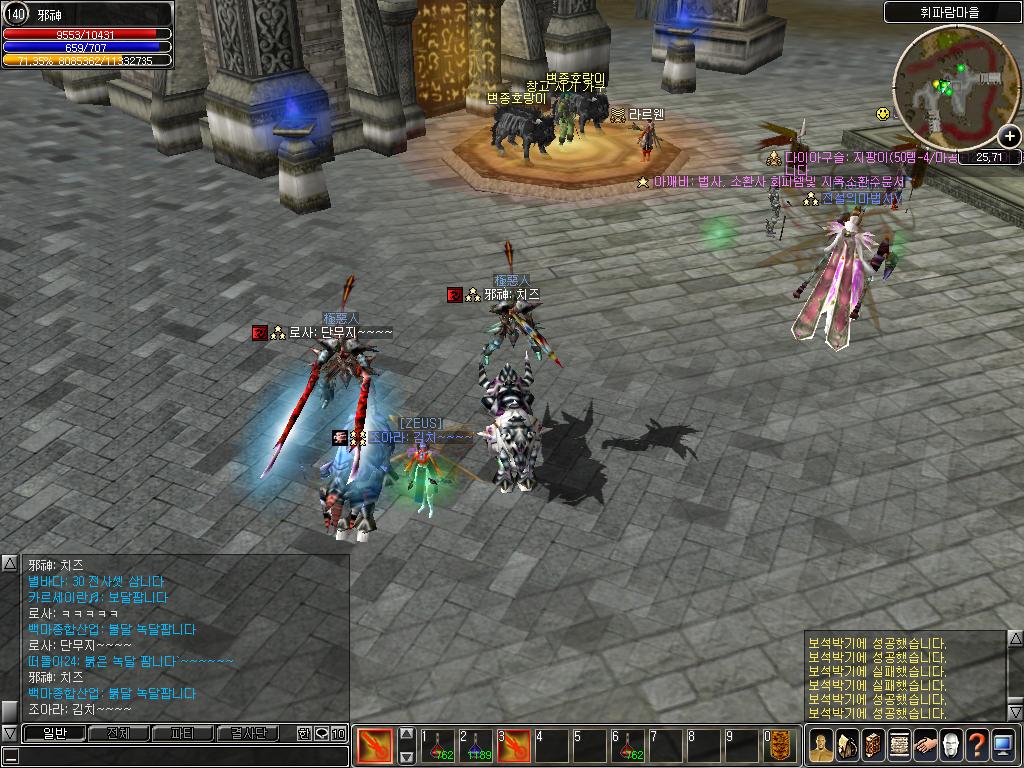Open the handshake trade icon
The image size is (1024, 768).
click(925, 746)
